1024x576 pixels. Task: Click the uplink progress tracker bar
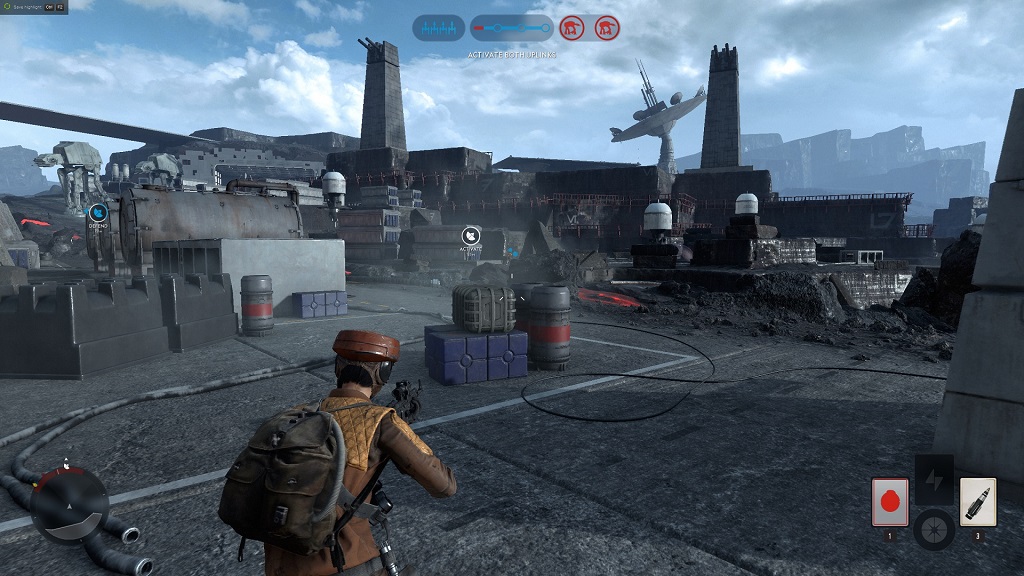click(x=511, y=27)
